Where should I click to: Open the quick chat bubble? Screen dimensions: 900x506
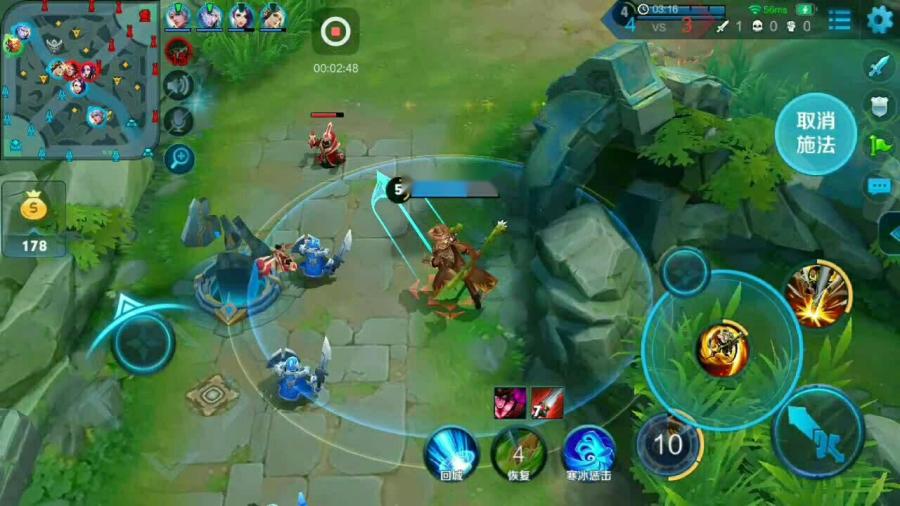[879, 185]
